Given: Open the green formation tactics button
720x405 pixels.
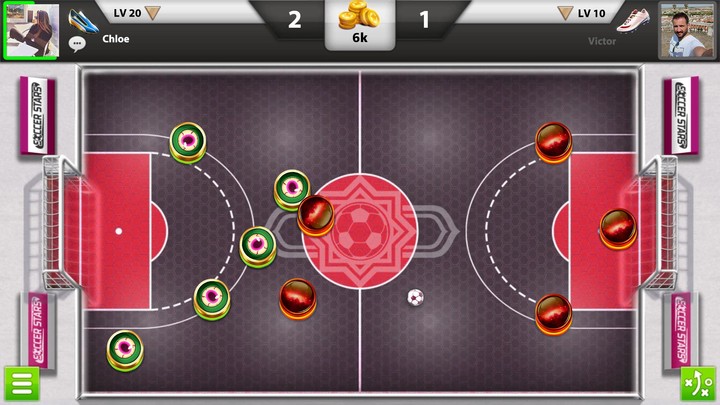Looking at the screenshot, I should click(x=697, y=384).
